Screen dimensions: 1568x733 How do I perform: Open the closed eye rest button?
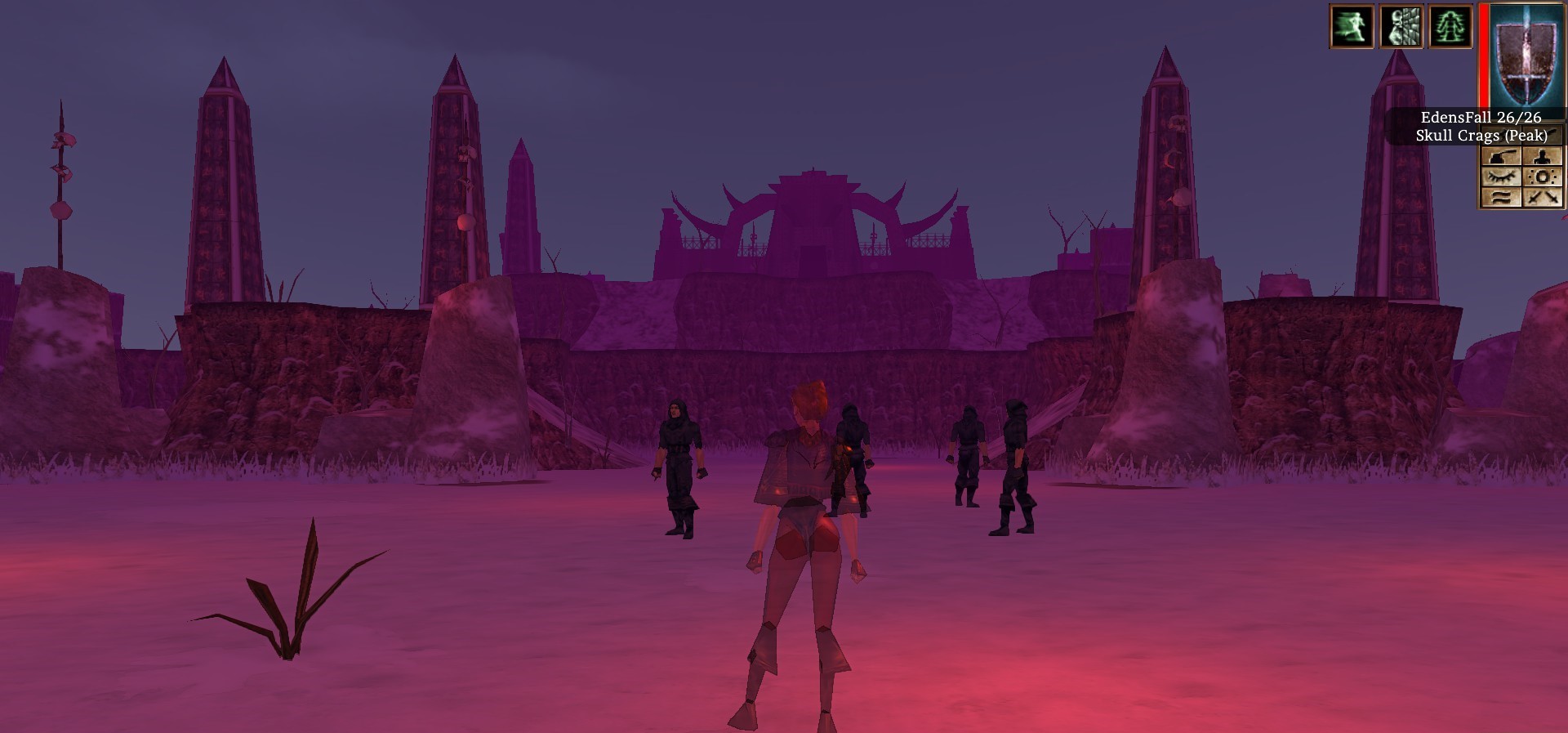click(x=1501, y=177)
